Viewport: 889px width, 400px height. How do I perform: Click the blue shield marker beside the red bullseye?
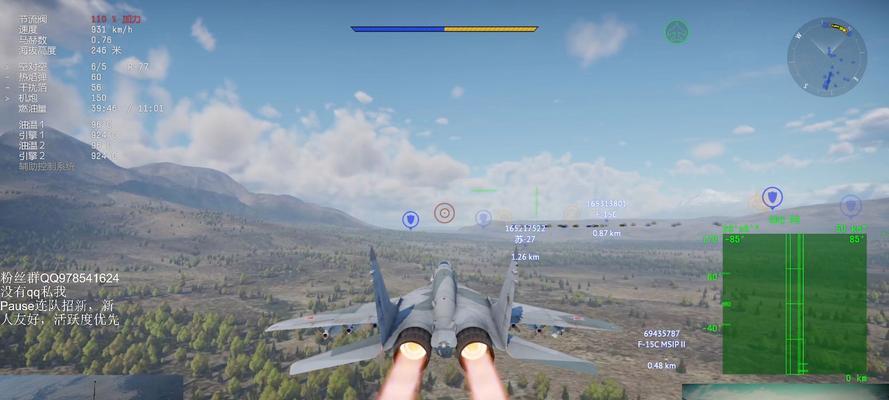pyautogui.click(x=410, y=220)
